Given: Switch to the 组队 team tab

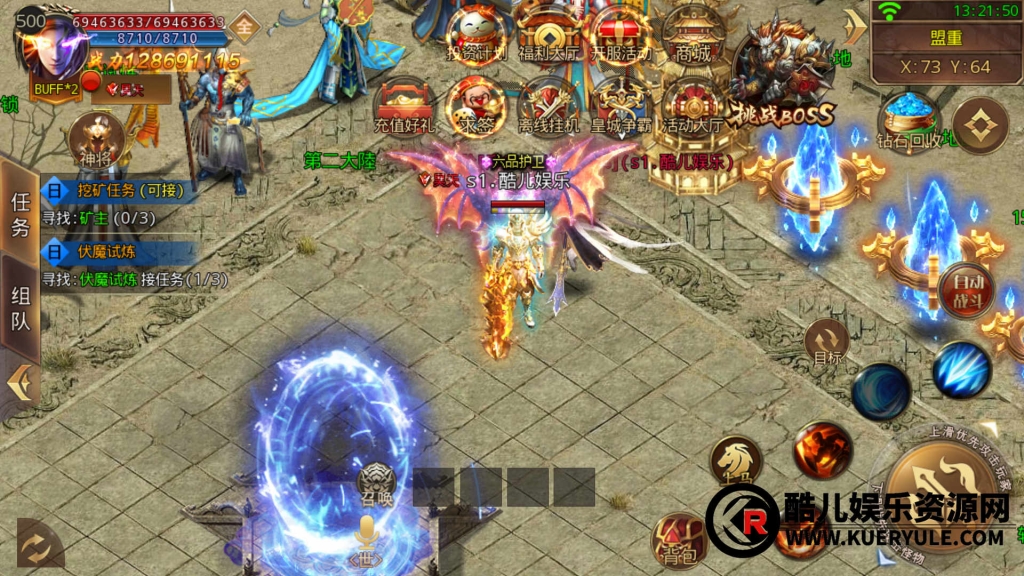Looking at the screenshot, I should click(20, 309).
